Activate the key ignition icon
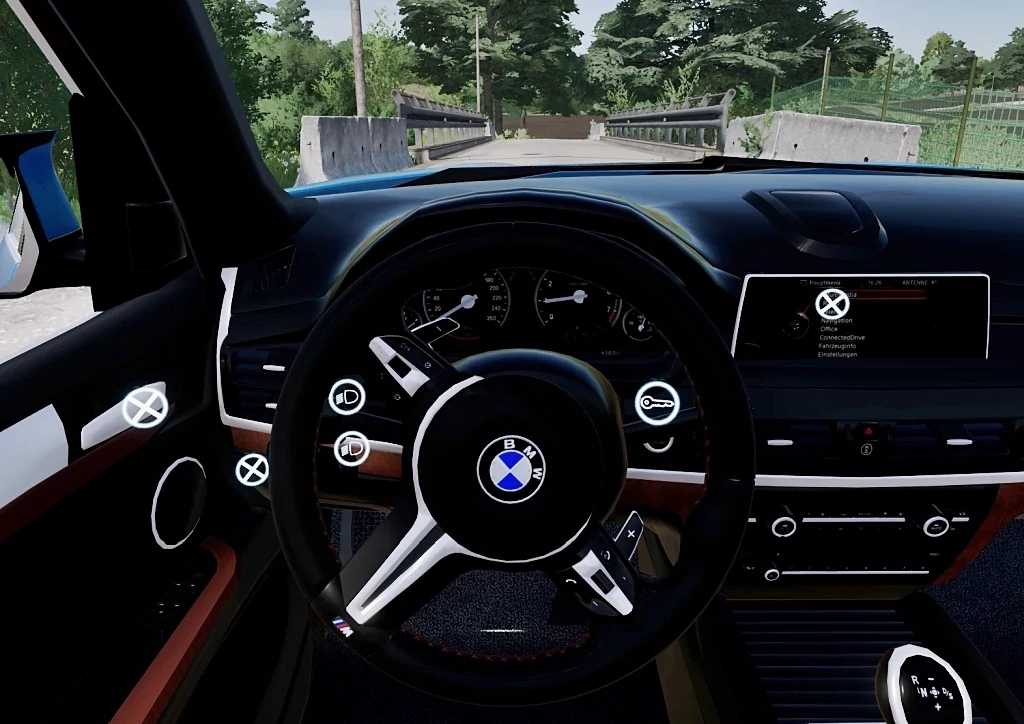Viewport: 1024px width, 724px height. click(x=657, y=403)
